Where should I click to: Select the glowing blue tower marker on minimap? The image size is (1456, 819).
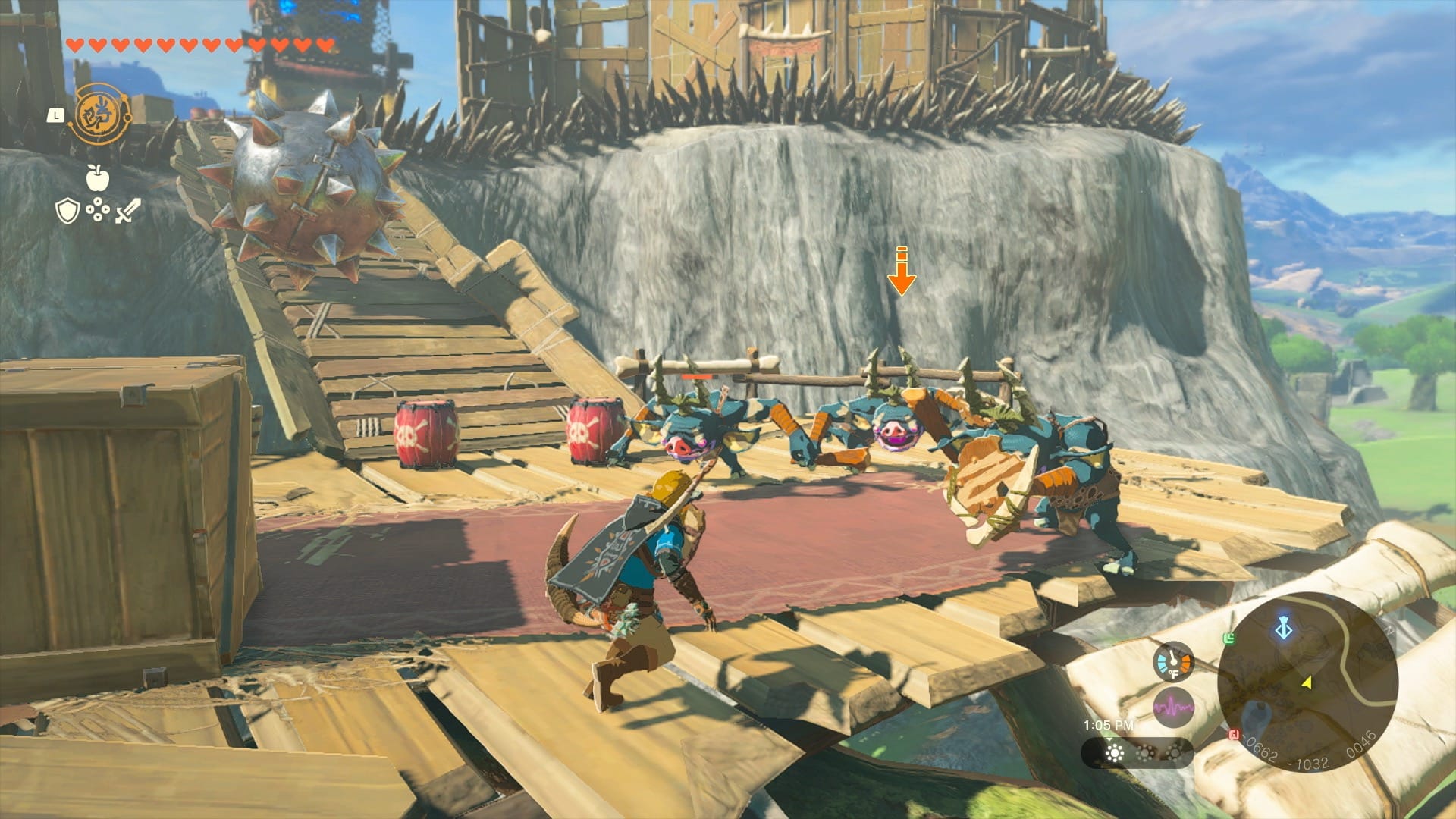coord(1283,629)
